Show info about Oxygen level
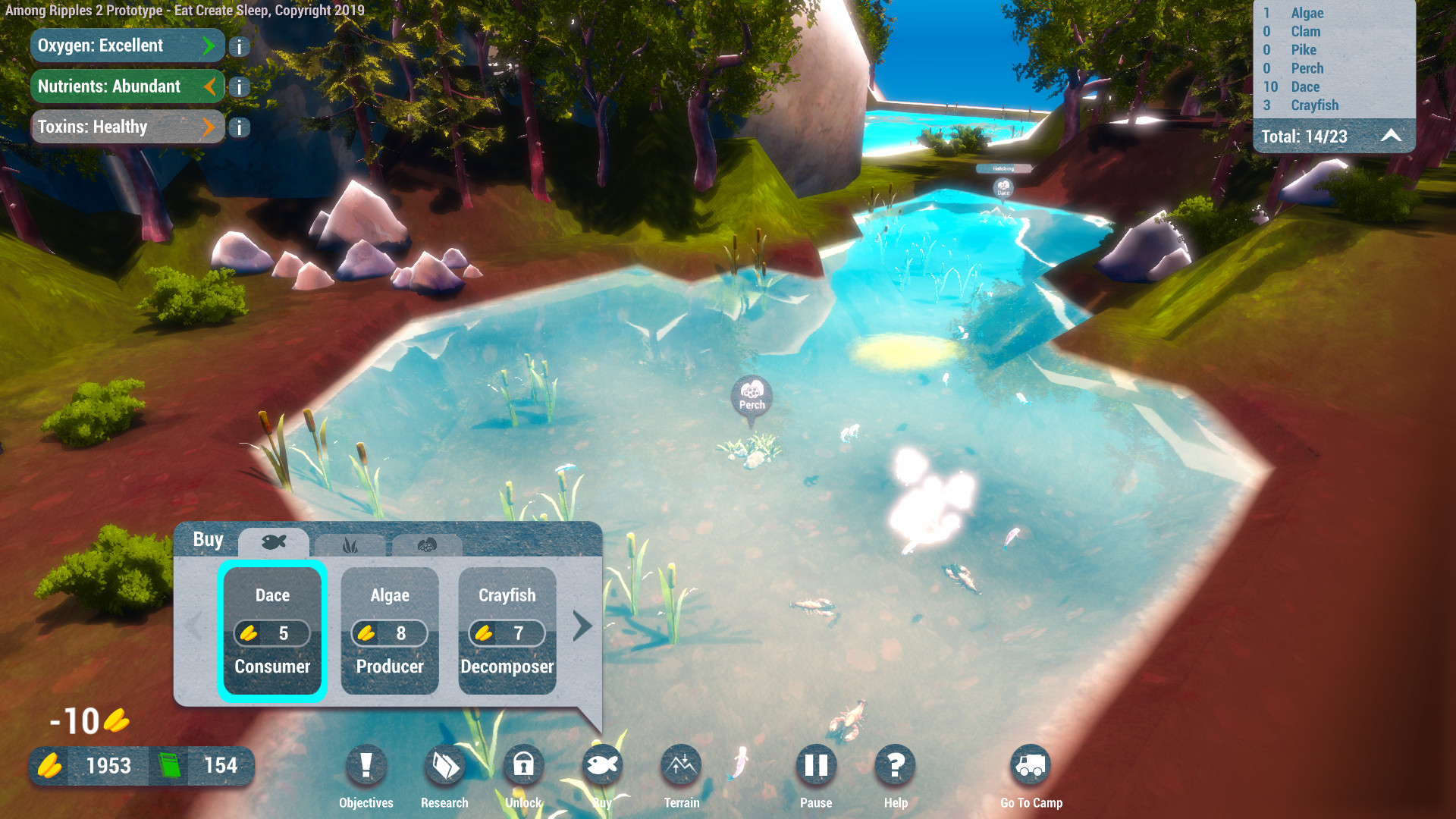The image size is (1456, 819). (x=239, y=47)
